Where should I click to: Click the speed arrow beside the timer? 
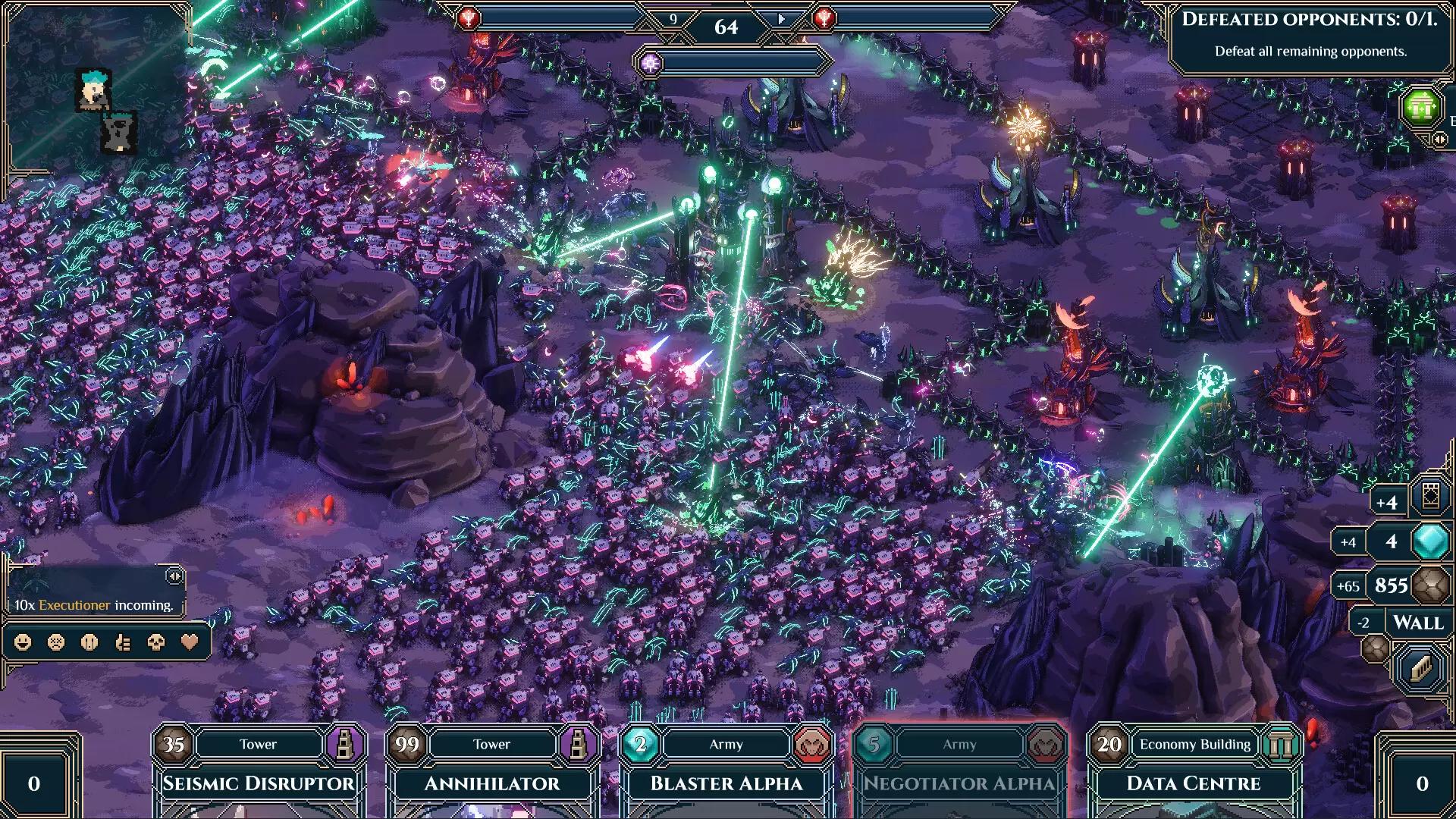click(781, 19)
